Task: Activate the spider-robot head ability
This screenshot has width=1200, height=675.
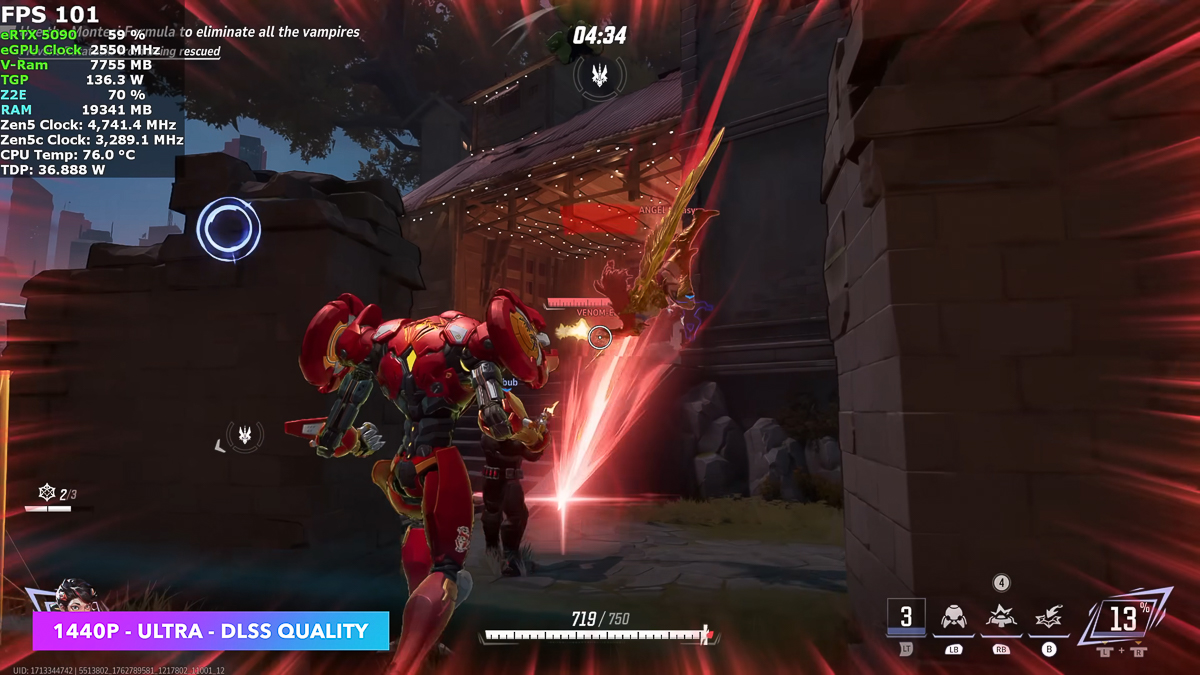Action: (x=954, y=617)
